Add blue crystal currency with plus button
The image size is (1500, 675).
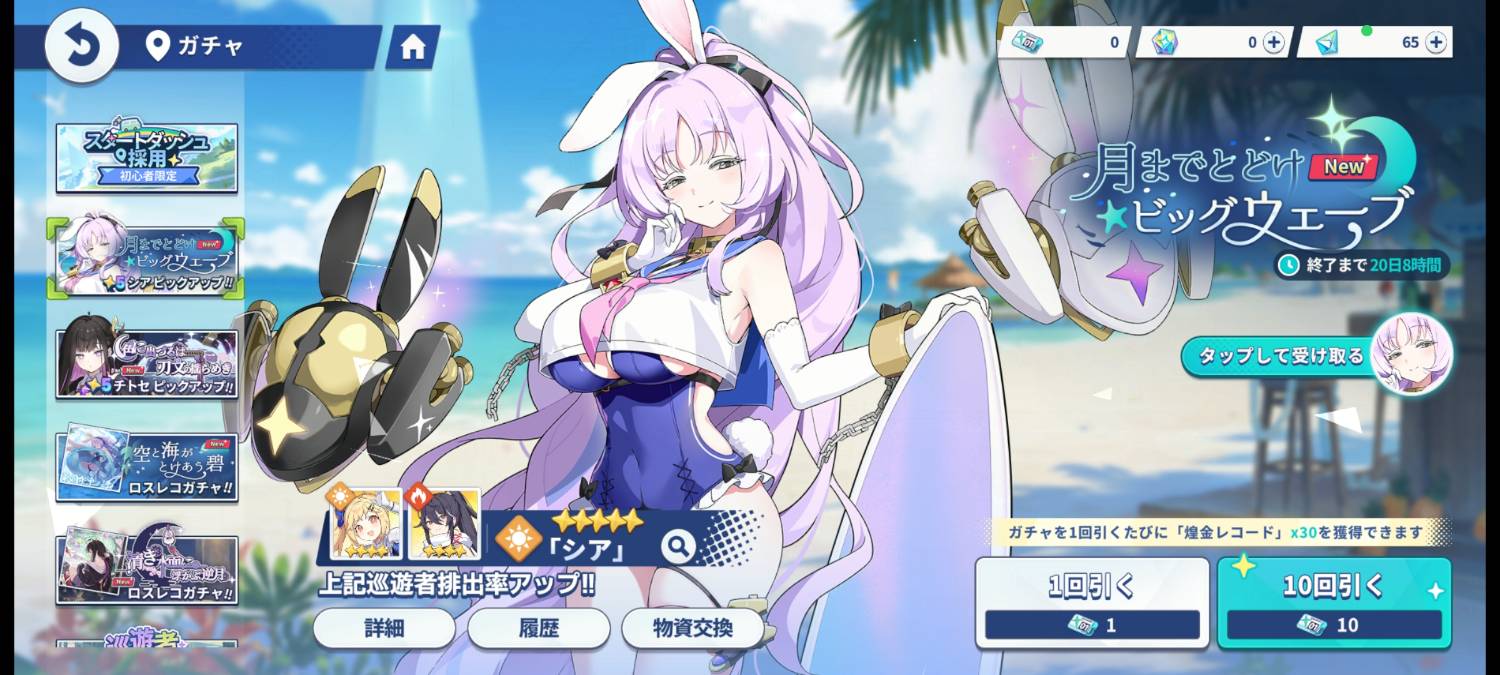[x=1436, y=42]
